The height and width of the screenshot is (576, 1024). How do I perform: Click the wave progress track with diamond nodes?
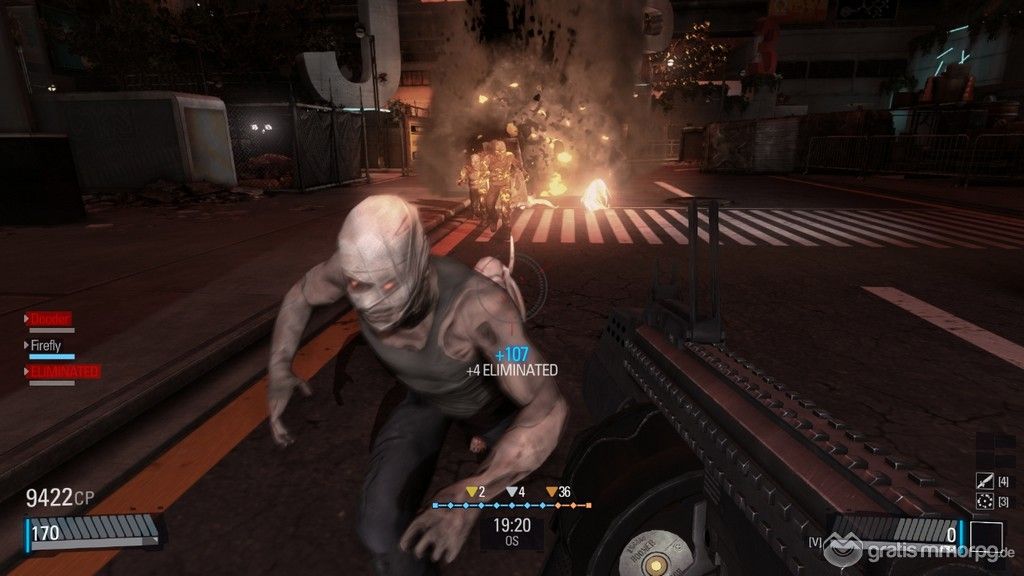pyautogui.click(x=511, y=506)
